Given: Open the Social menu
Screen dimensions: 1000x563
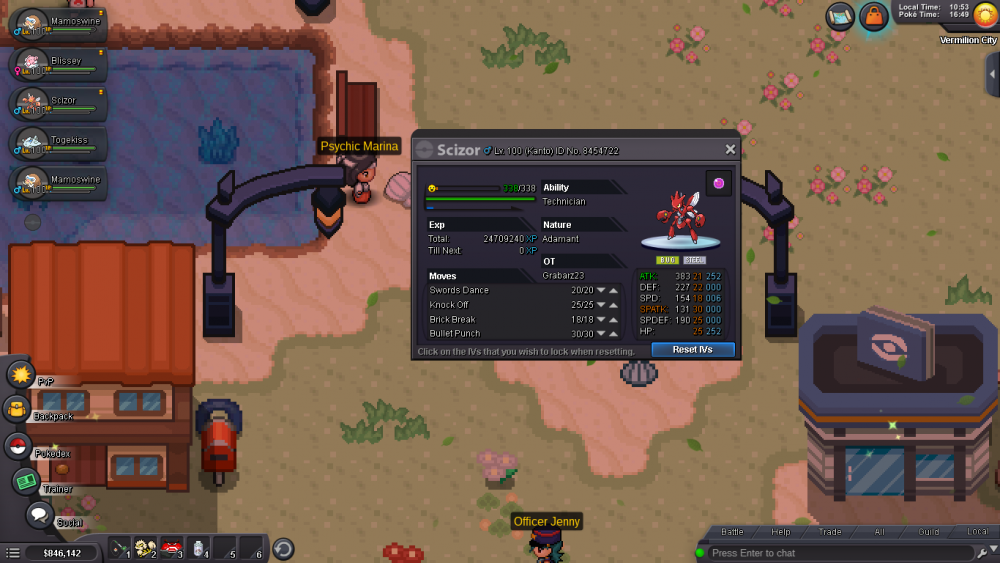Looking at the screenshot, I should 39,516.
